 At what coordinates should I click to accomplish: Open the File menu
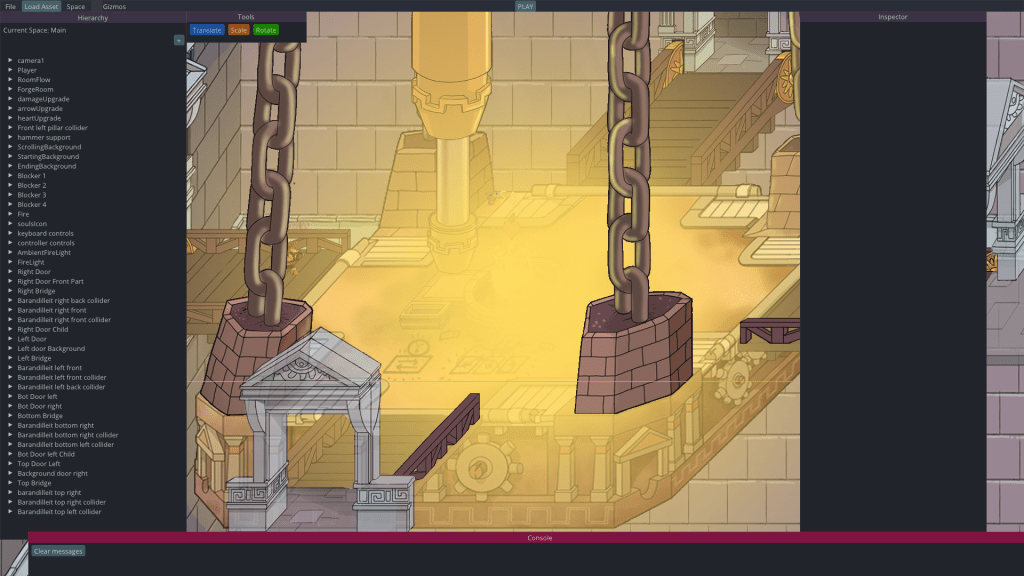(10, 6)
